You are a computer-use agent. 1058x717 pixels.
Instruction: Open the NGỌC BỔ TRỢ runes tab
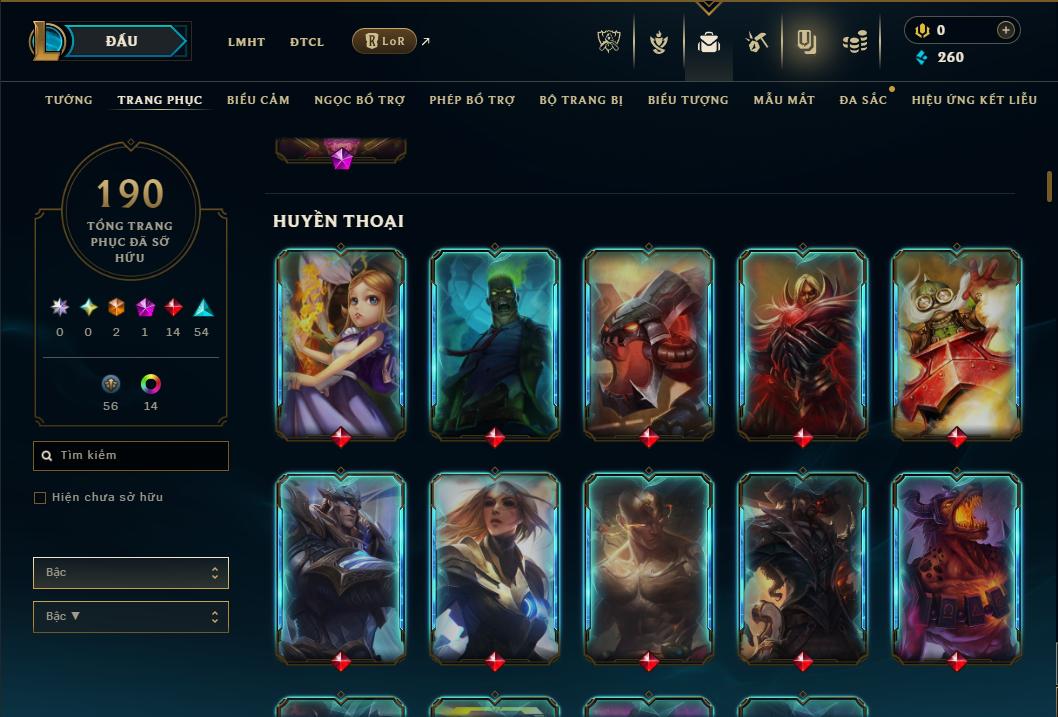(359, 100)
